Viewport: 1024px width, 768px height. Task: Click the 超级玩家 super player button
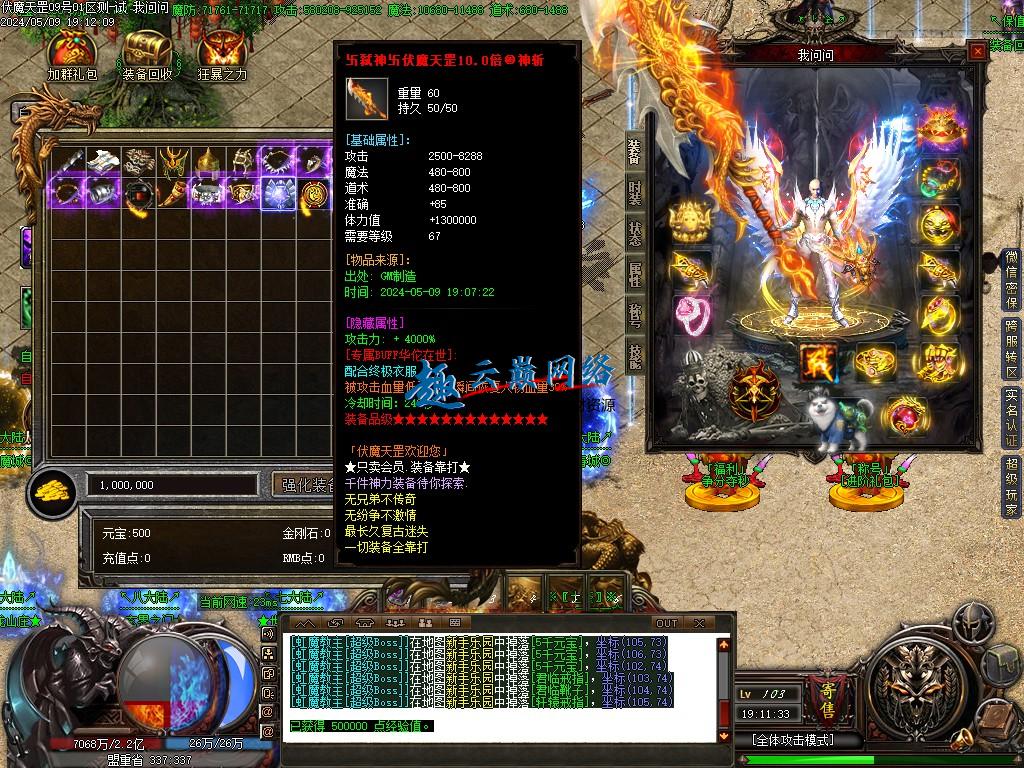click(x=1011, y=487)
